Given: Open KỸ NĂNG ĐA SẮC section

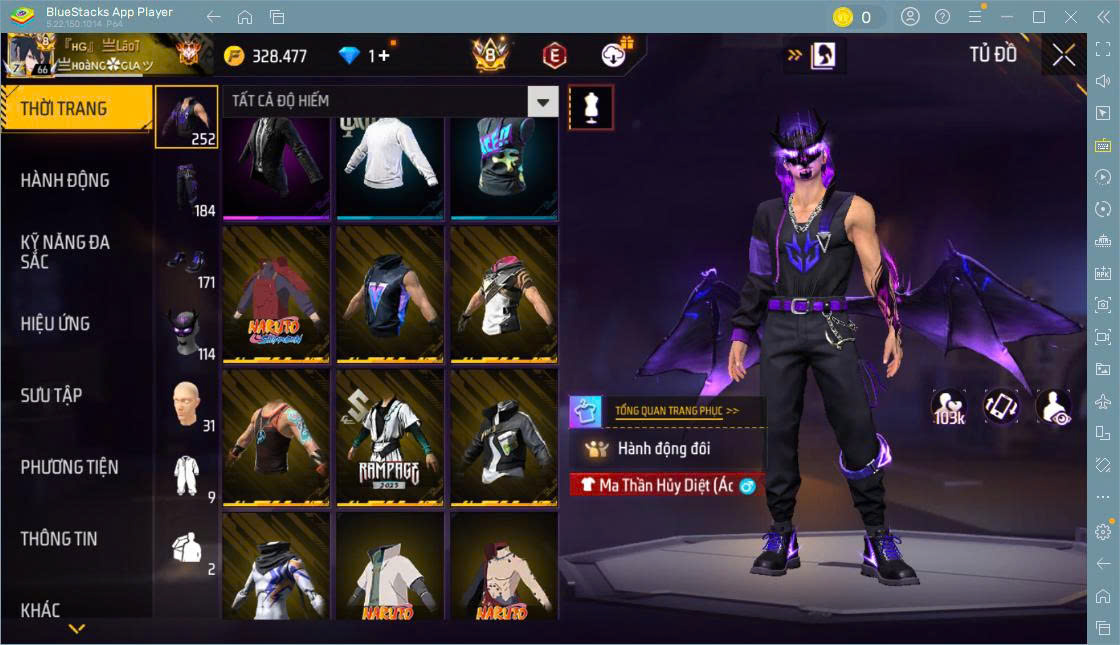Looking at the screenshot, I should pos(66,251).
